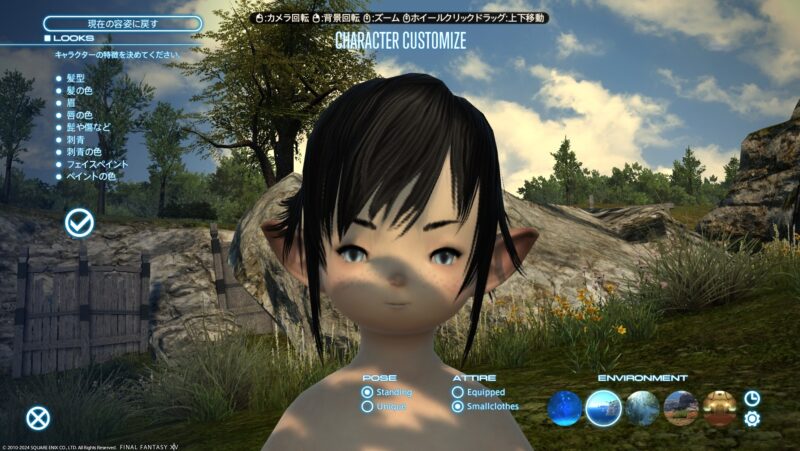The width and height of the screenshot is (800, 451).
Task: Click the clock icon beside environments
Action: 752,398
